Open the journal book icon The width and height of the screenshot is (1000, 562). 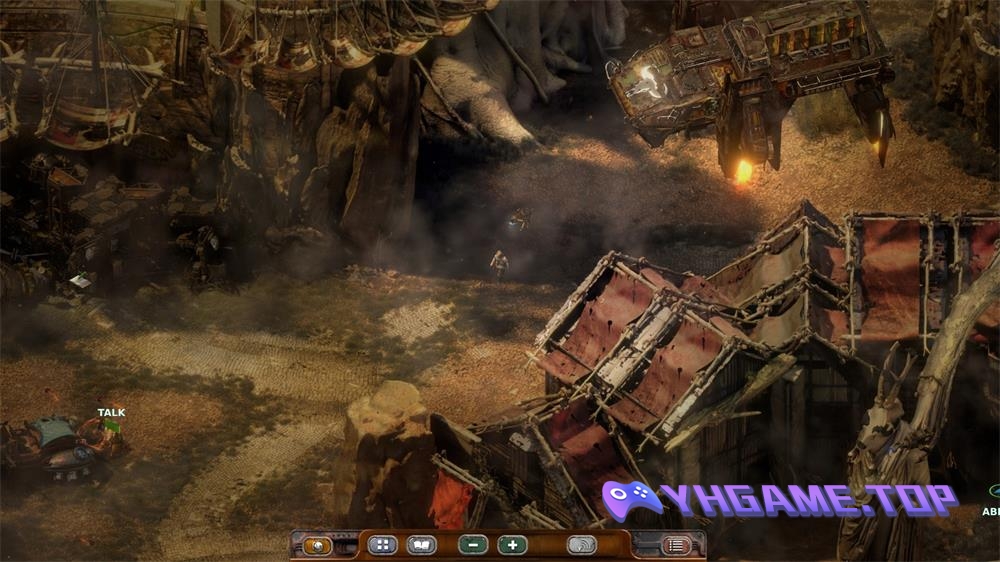(421, 546)
